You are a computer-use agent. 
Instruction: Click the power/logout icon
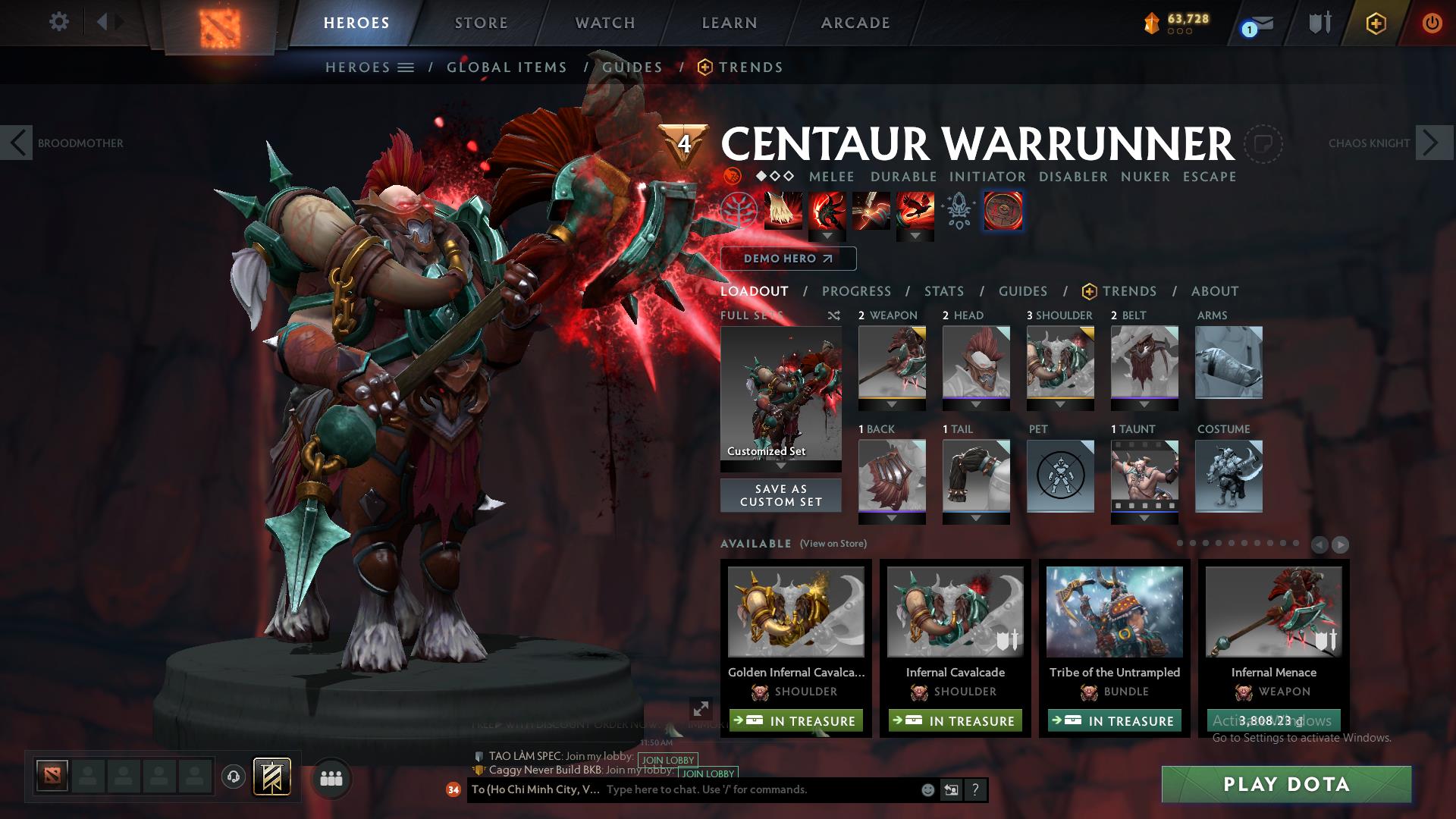pos(1432,22)
